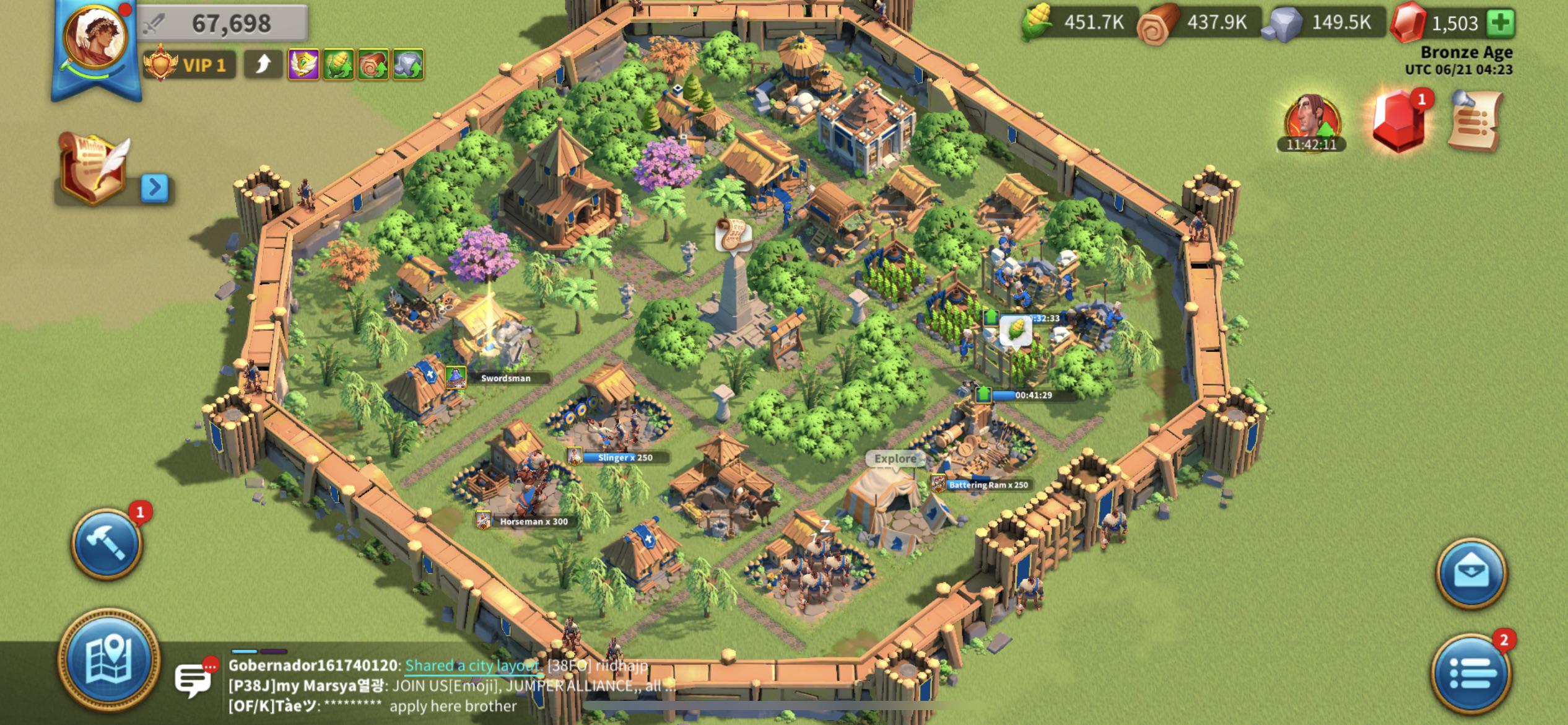1568x725 pixels.
Task: Open the VIP 1 rewards panel
Action: [190, 65]
